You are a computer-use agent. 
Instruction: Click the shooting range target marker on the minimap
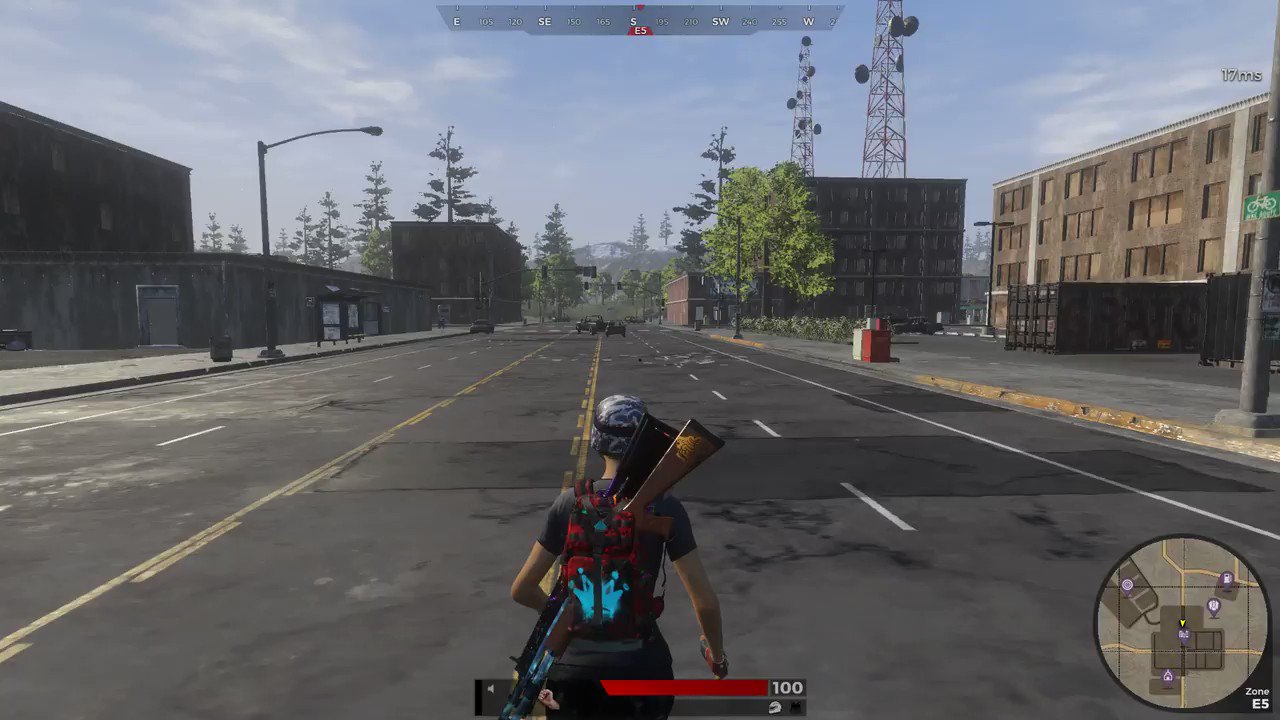pos(1128,585)
